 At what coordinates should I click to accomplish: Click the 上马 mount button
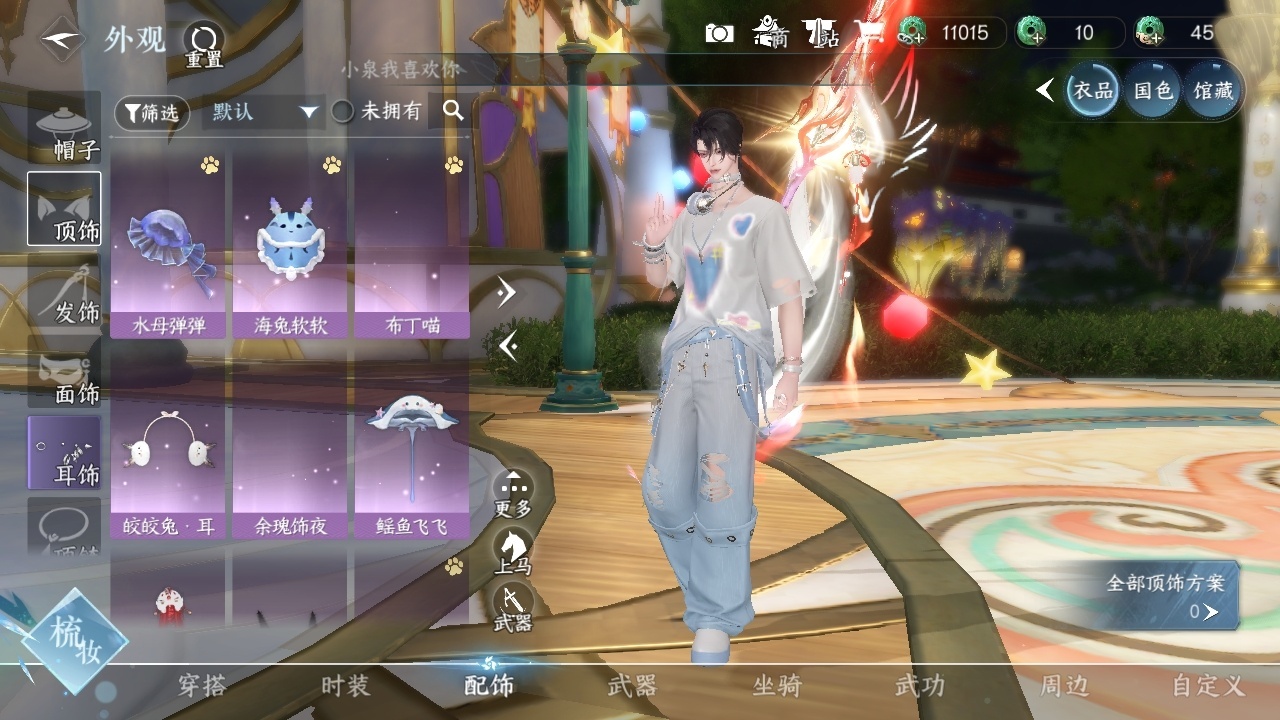point(513,551)
